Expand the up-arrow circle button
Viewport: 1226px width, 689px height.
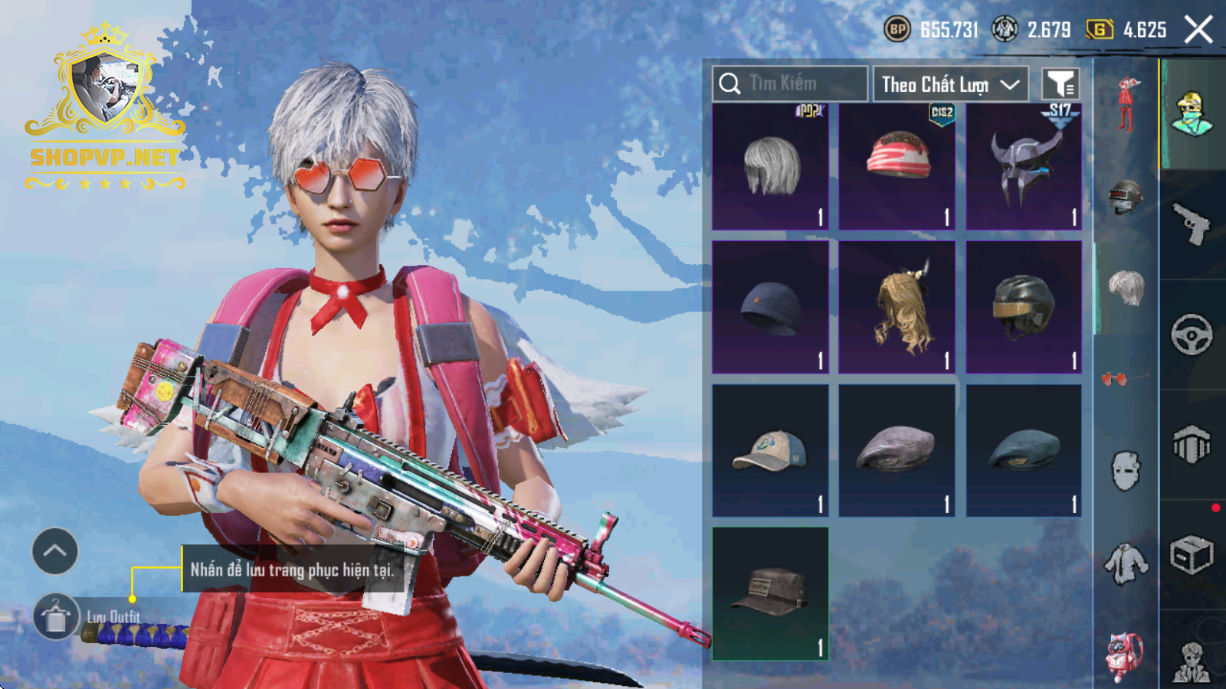(55, 551)
